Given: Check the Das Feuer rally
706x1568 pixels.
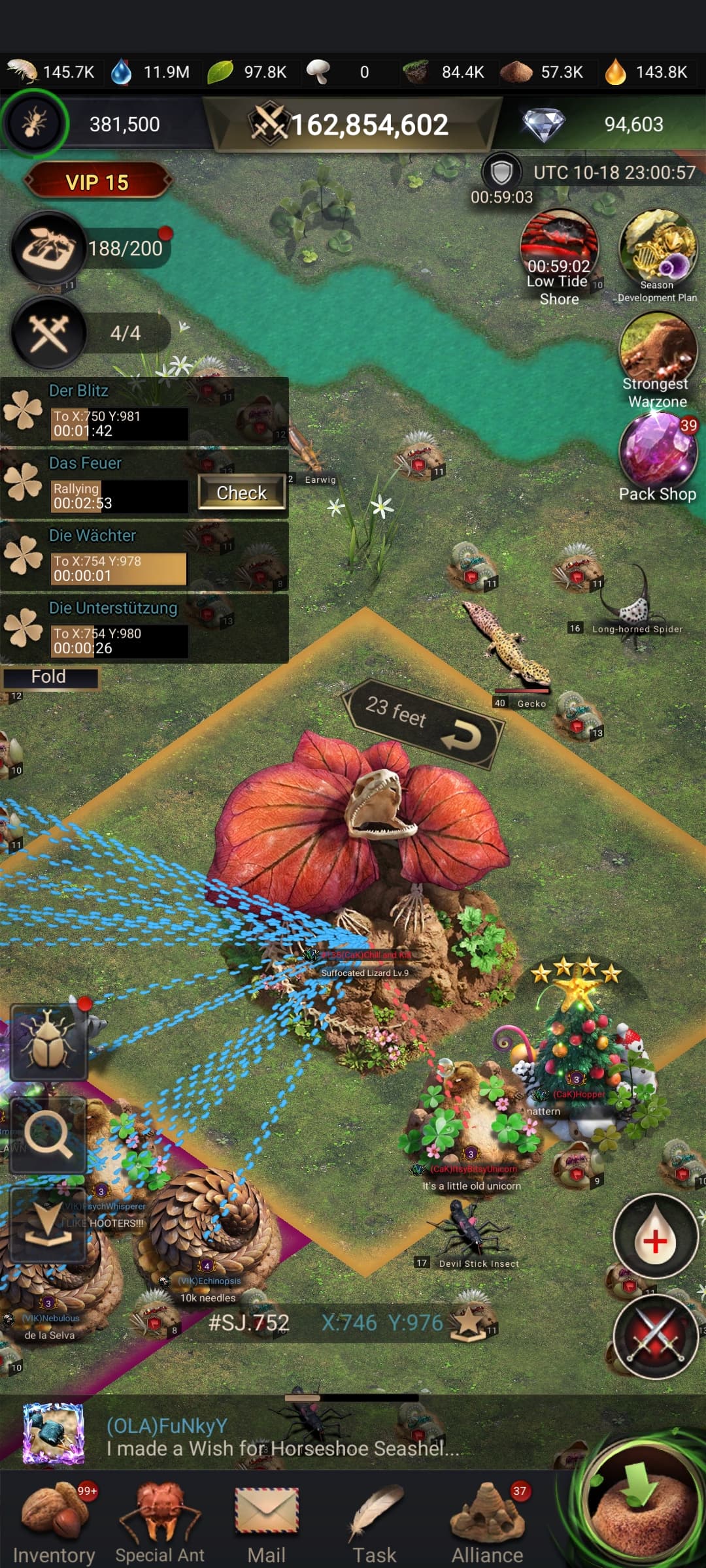Looking at the screenshot, I should (x=241, y=493).
